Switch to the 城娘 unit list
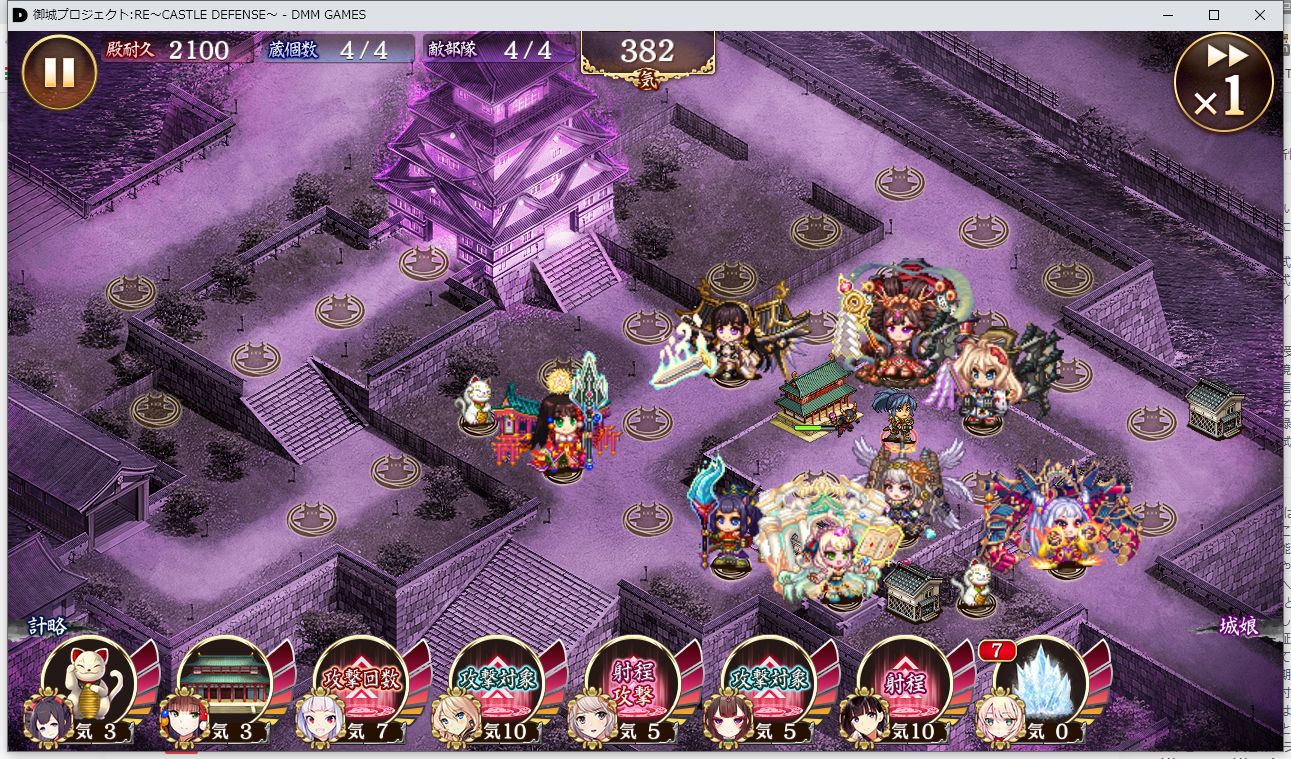Image resolution: width=1291 pixels, height=759 pixels. tap(1238, 626)
